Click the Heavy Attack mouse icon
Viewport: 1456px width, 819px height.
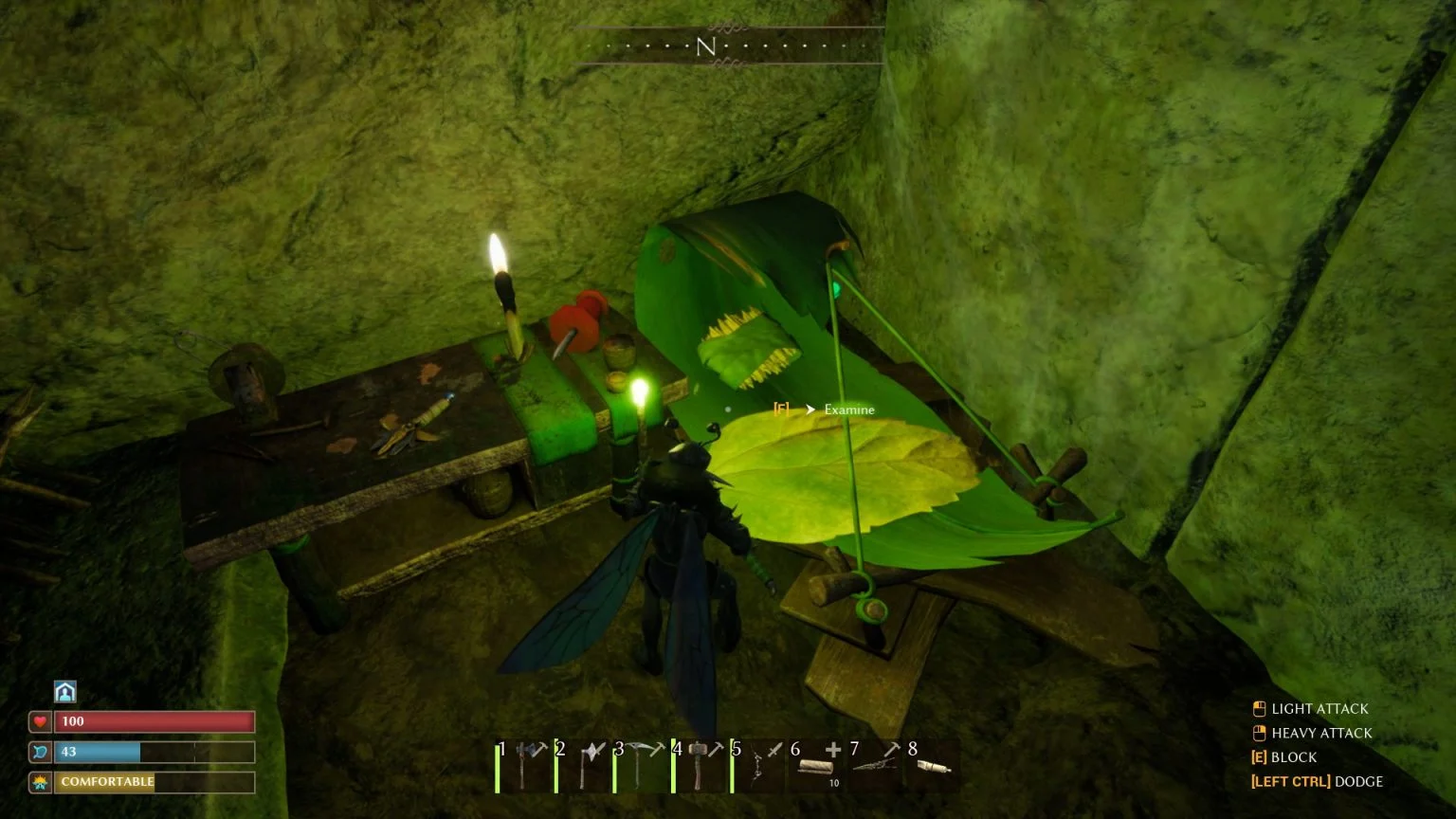(1258, 733)
